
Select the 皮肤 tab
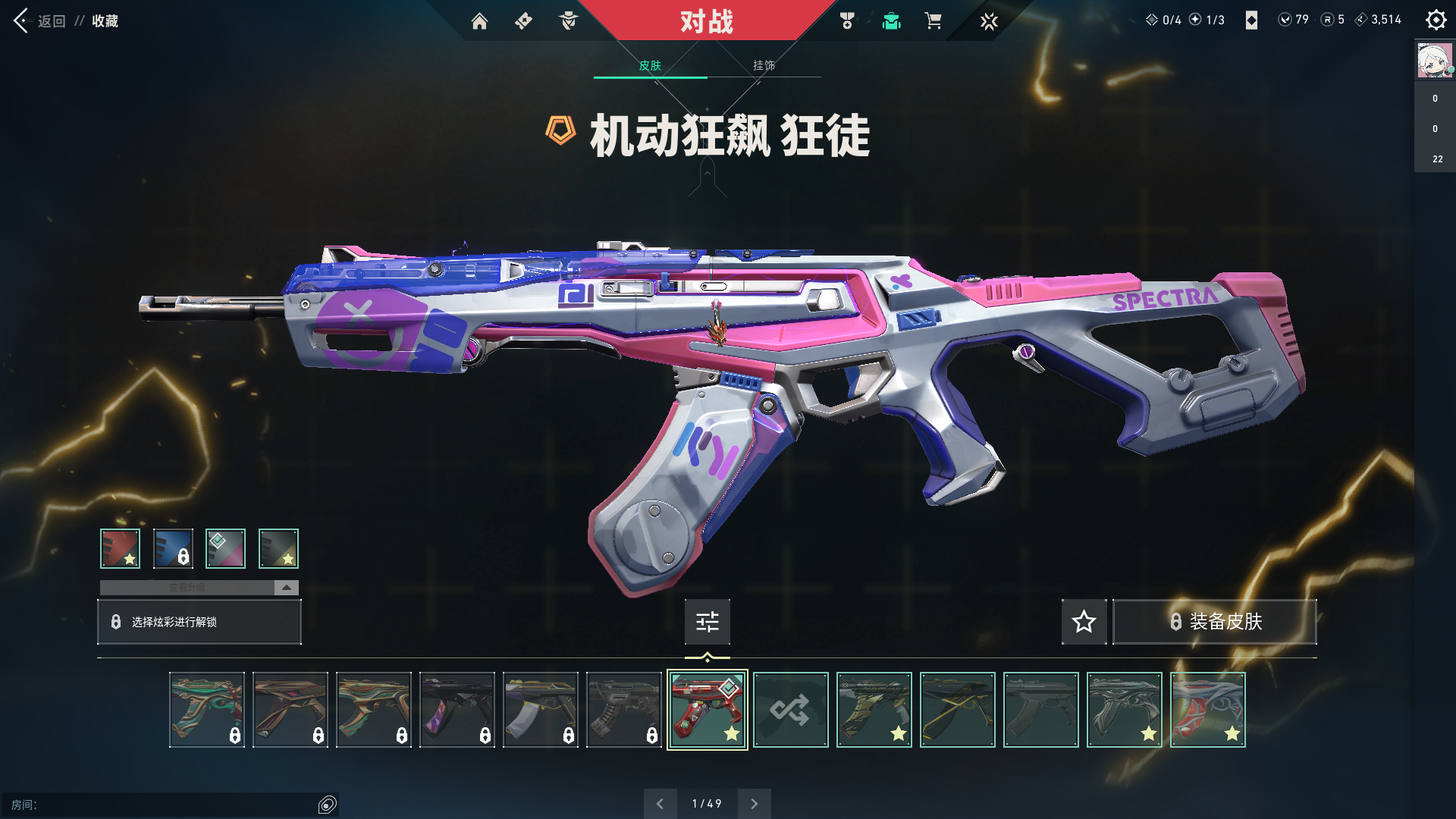650,65
